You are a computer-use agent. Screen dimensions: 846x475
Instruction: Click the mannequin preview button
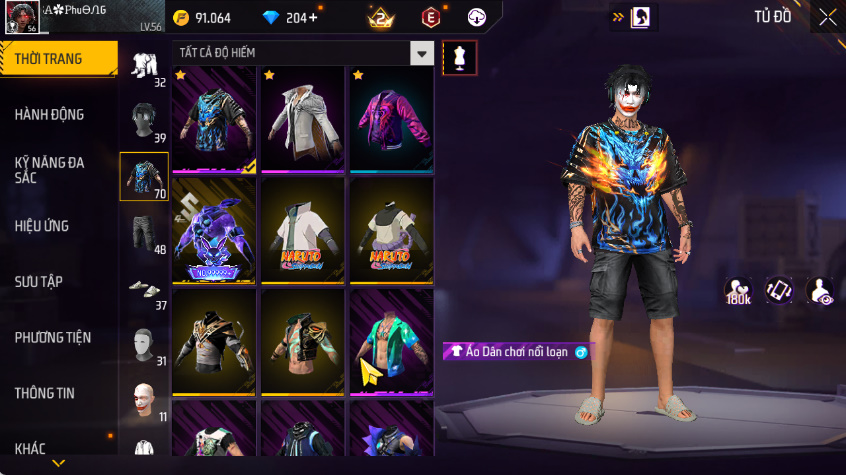[459, 57]
